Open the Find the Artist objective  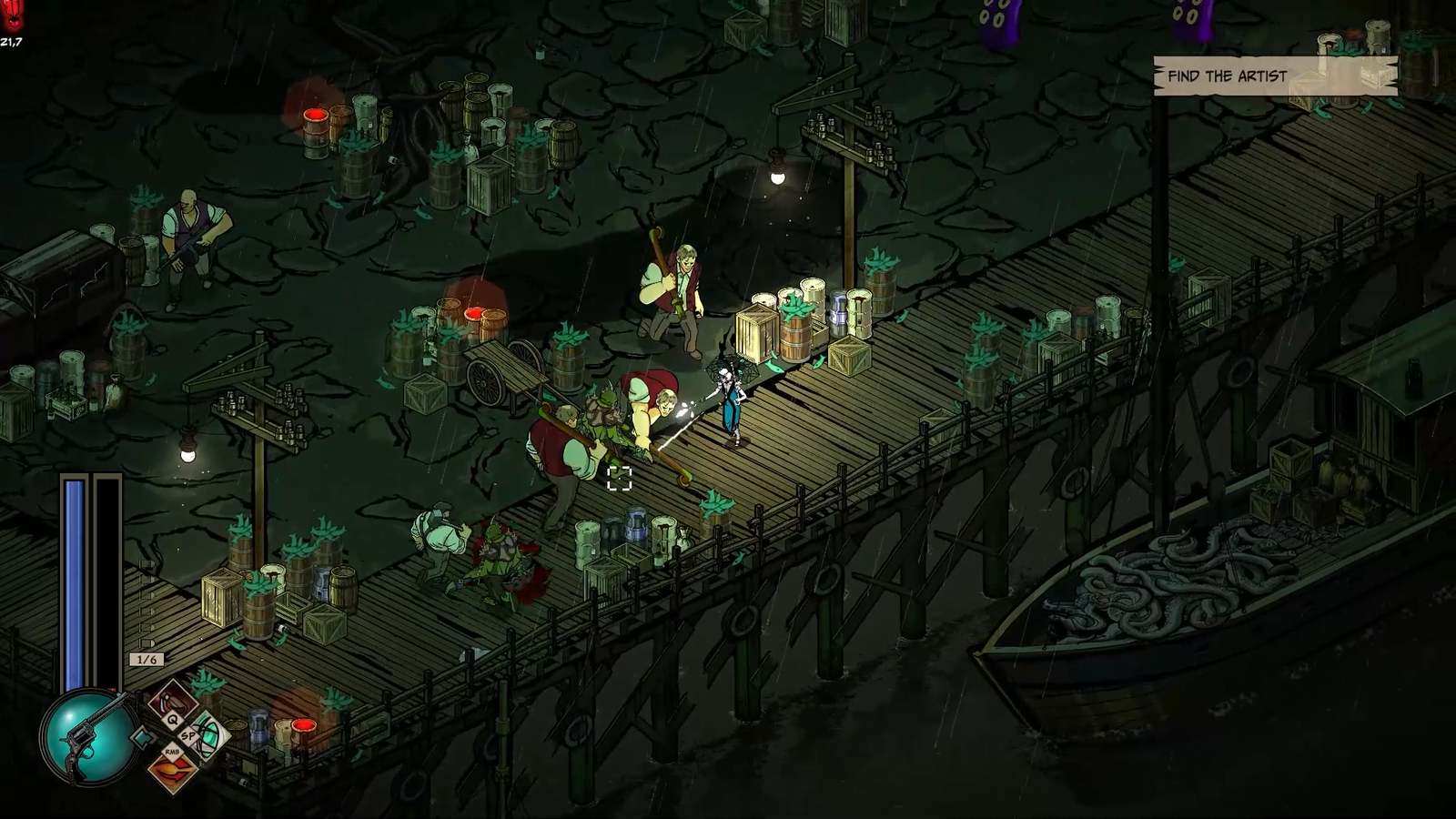(x=1274, y=76)
